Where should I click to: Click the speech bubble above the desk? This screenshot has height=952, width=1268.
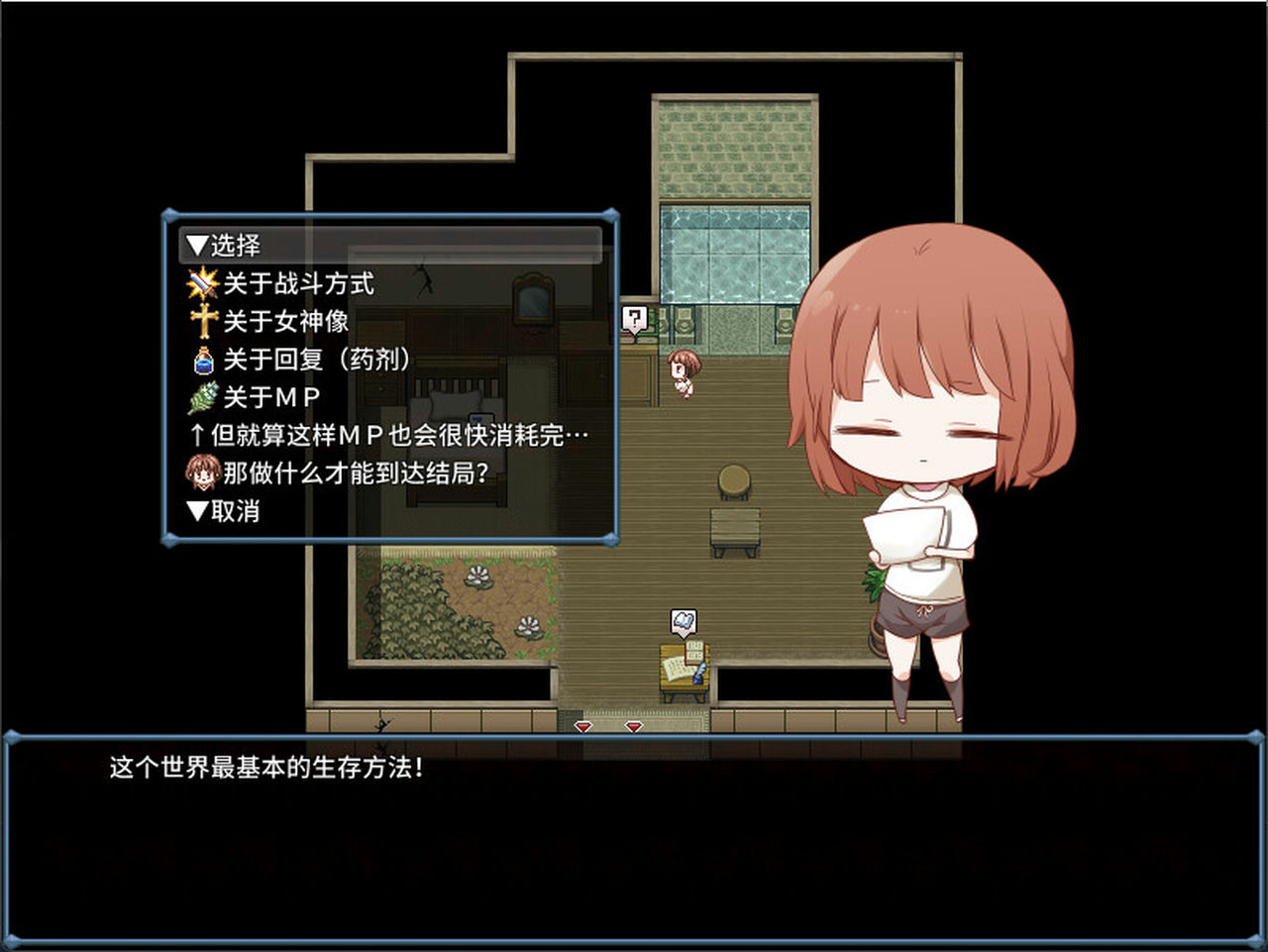(685, 622)
